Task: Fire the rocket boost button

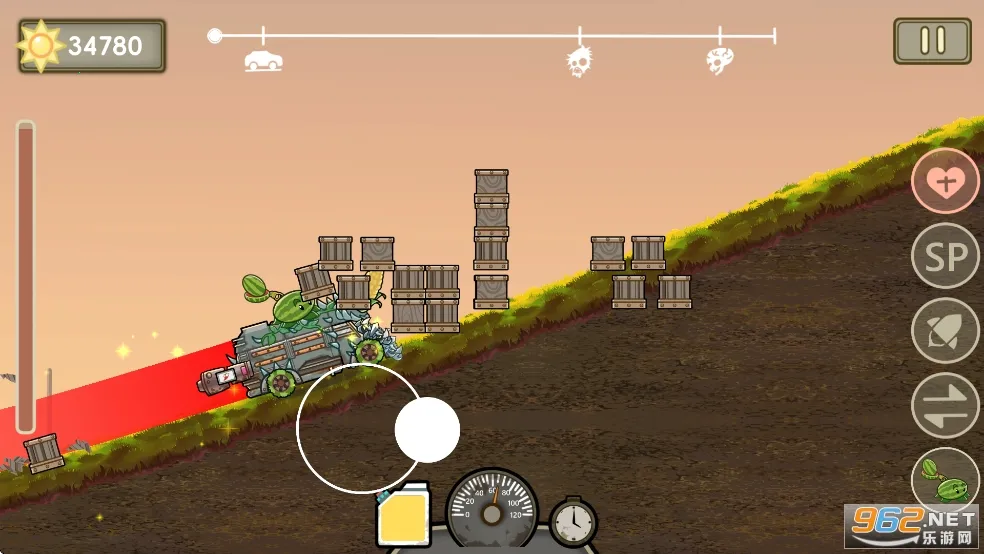Action: 945,331
